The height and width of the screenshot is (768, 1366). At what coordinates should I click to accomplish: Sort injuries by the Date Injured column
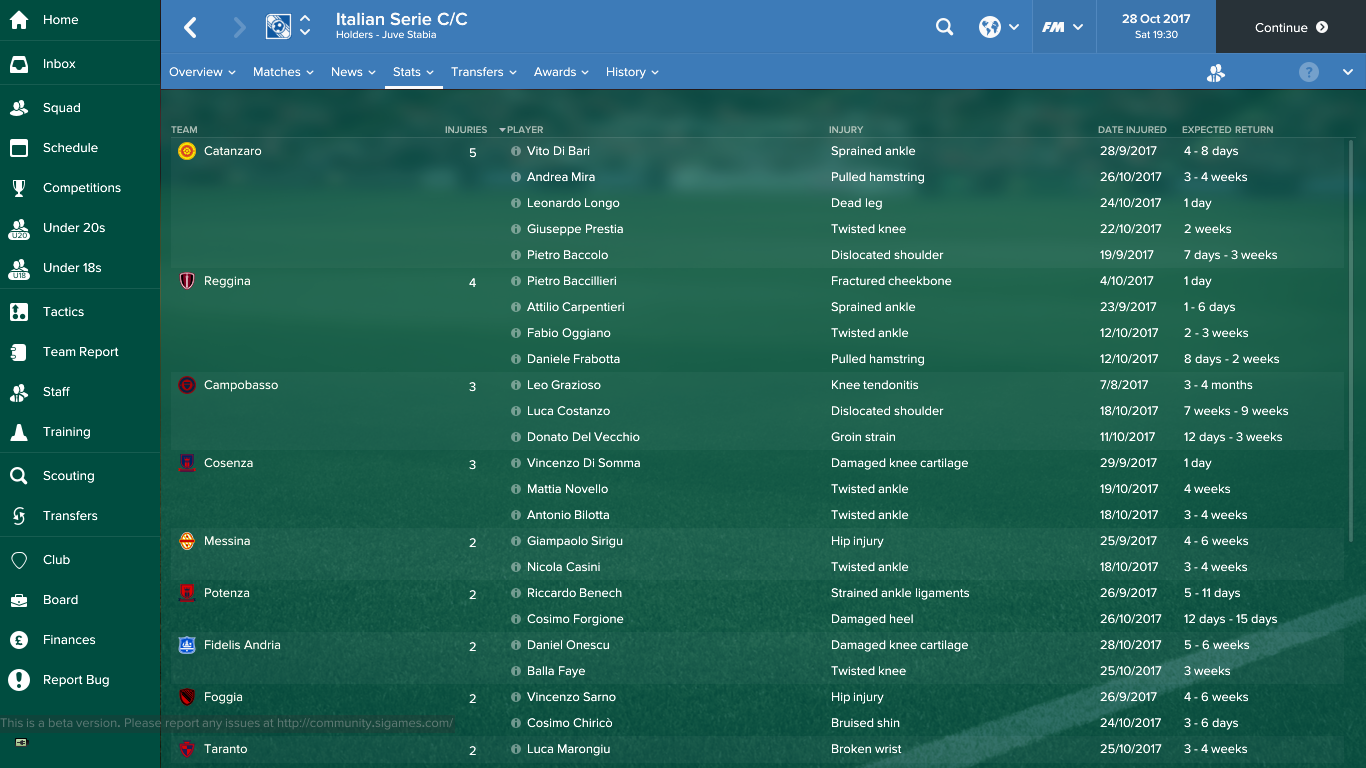coord(1131,129)
